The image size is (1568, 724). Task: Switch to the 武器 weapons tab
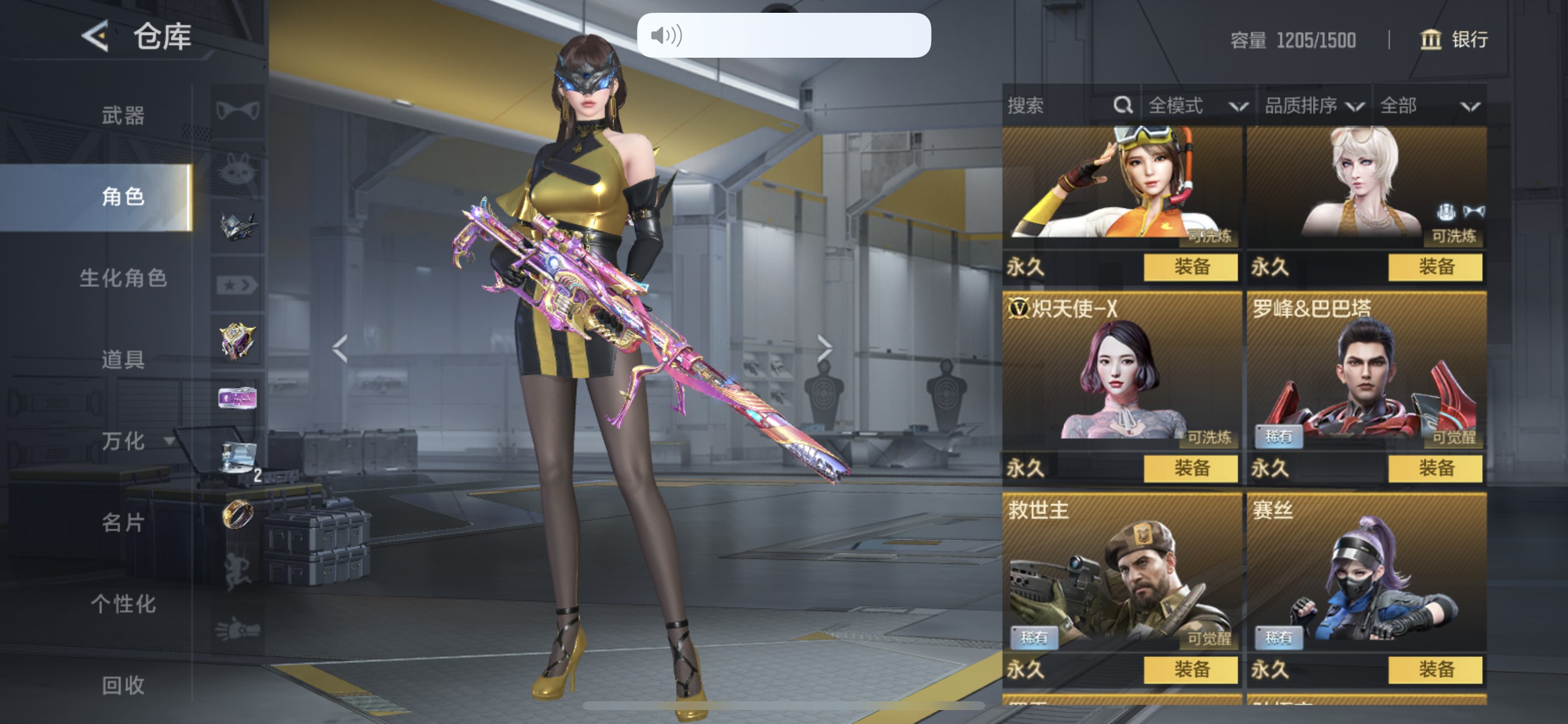click(x=123, y=115)
